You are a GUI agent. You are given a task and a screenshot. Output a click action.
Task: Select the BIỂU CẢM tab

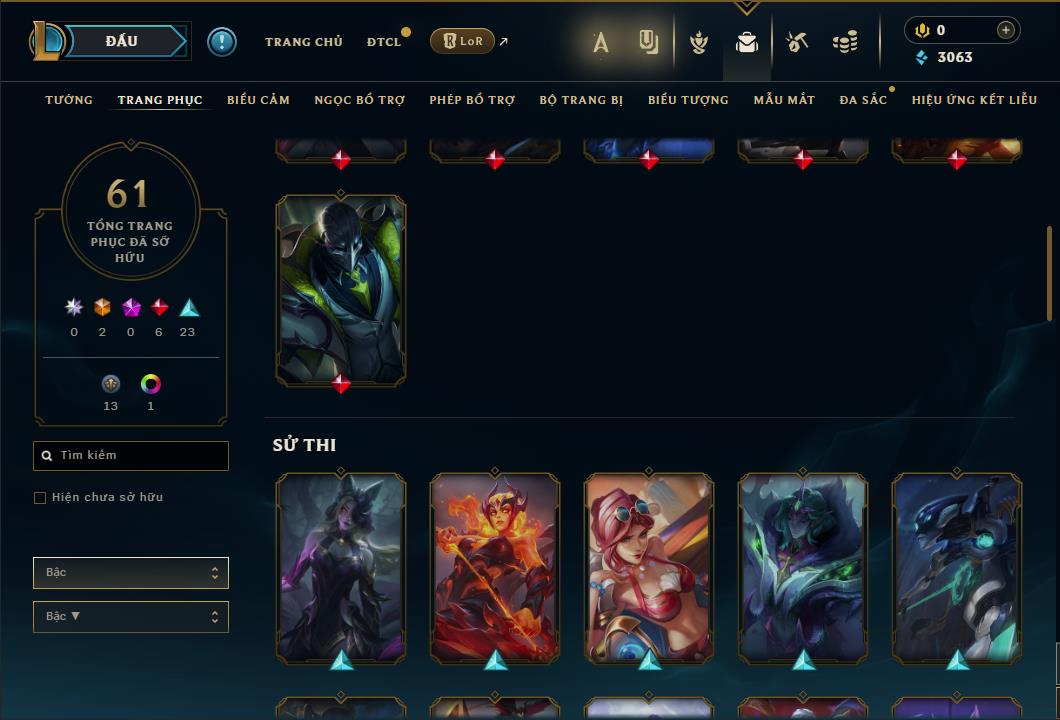pos(258,100)
